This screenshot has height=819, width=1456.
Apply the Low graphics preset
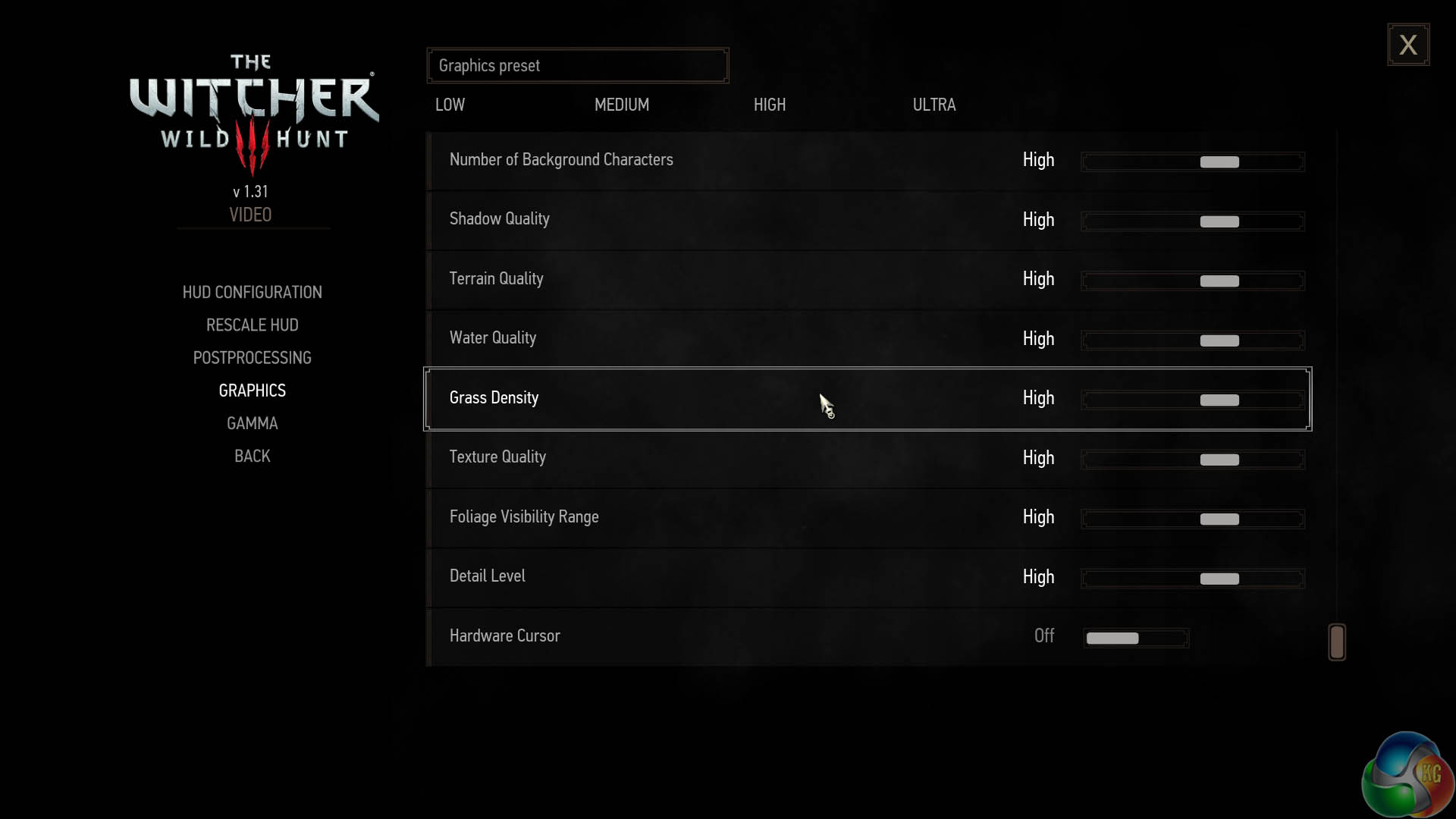pos(450,105)
